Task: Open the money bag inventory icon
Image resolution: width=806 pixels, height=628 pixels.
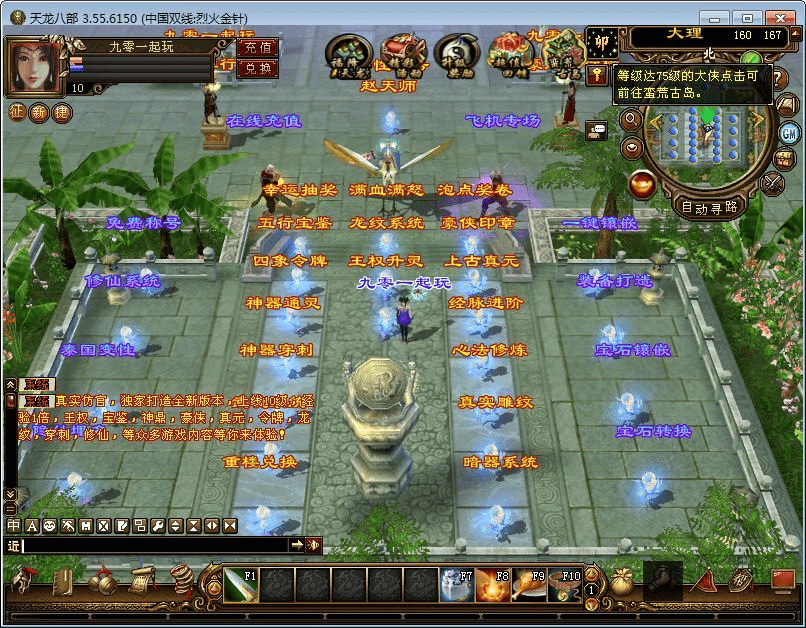Action: tap(623, 582)
